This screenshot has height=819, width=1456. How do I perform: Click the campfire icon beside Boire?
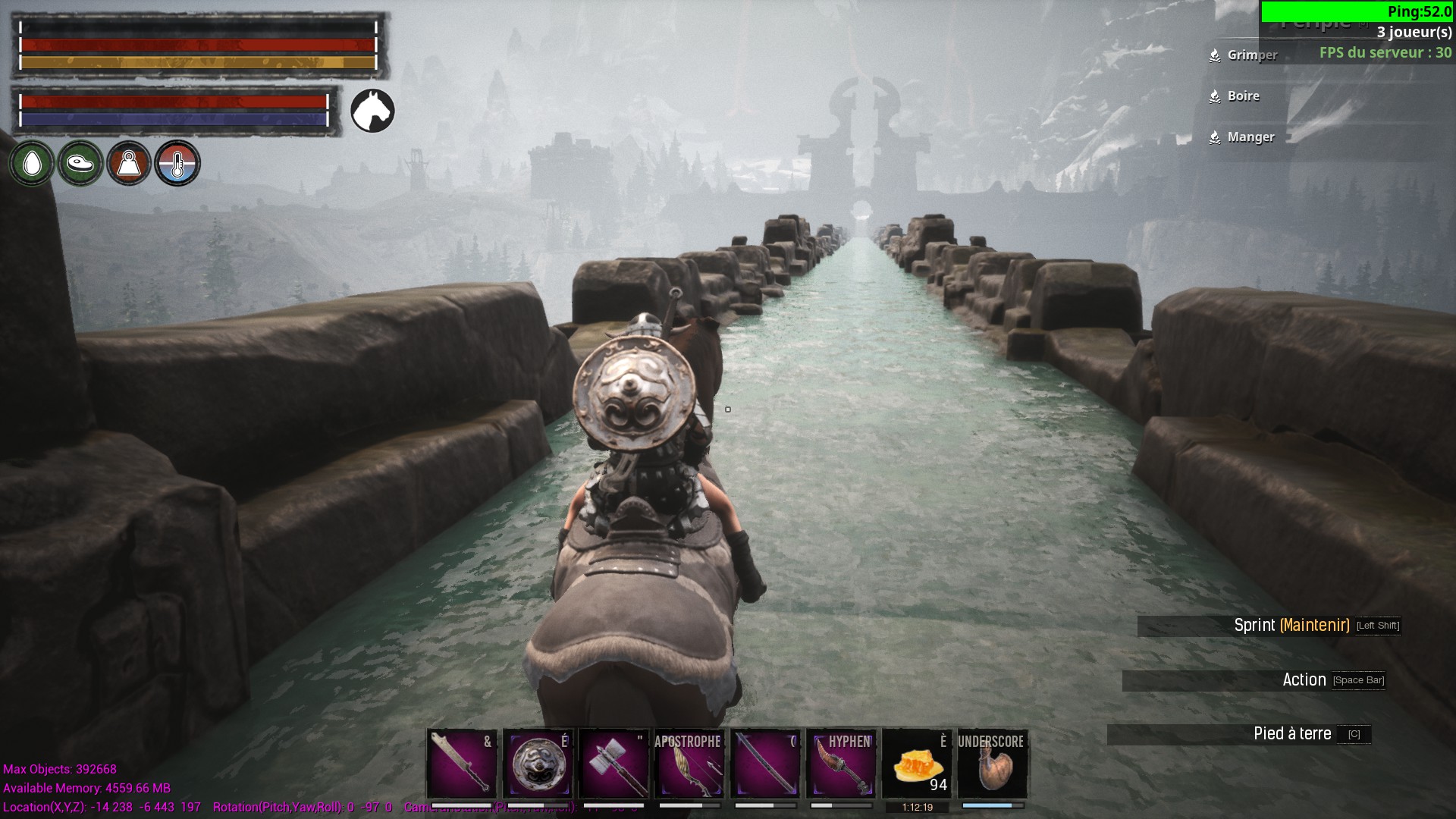tap(1214, 96)
